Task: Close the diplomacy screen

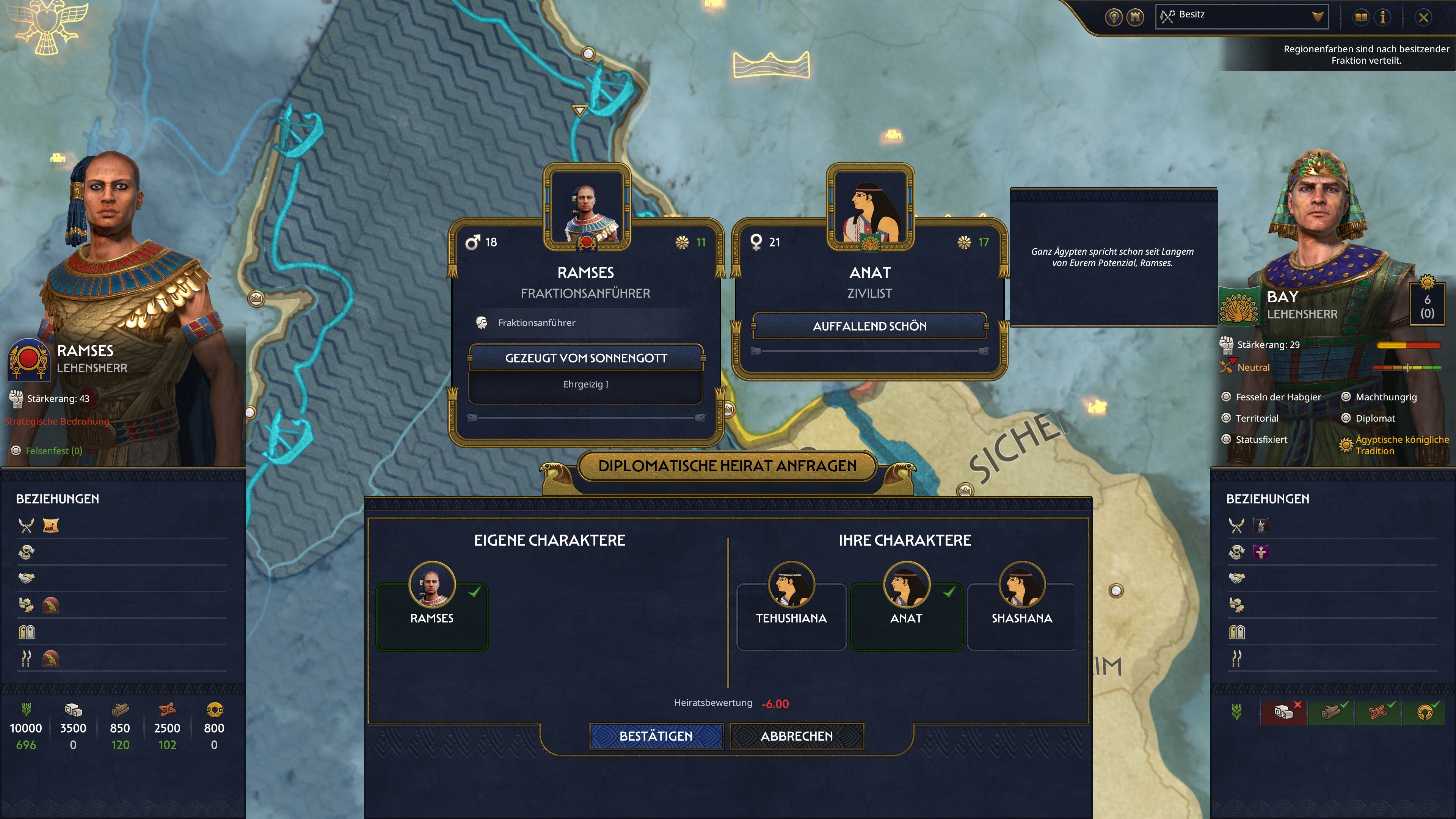Action: pos(1423,17)
